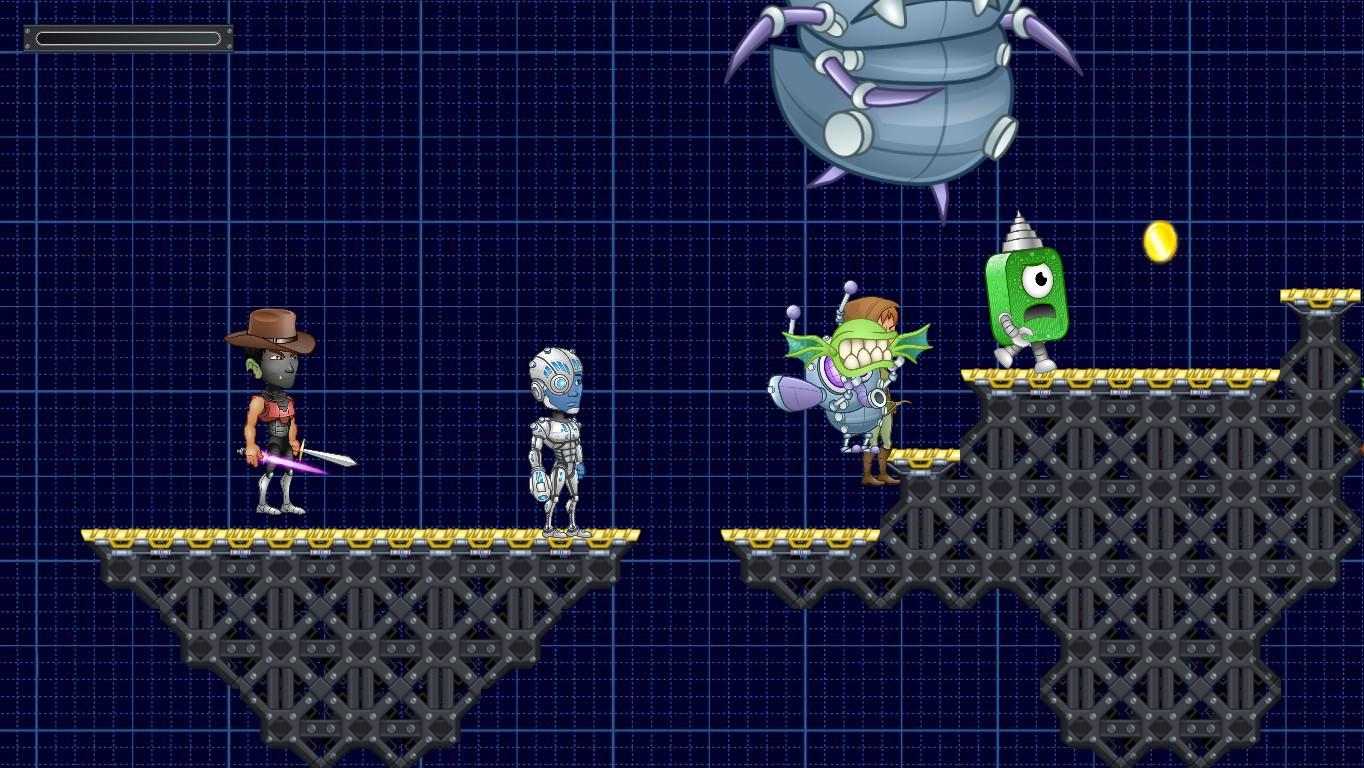Select the cowboy's brown hat

click(275, 330)
